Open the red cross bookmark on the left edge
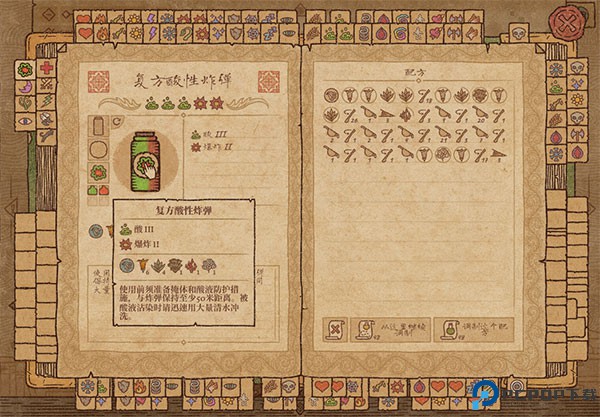The image size is (600, 417). tap(45, 69)
